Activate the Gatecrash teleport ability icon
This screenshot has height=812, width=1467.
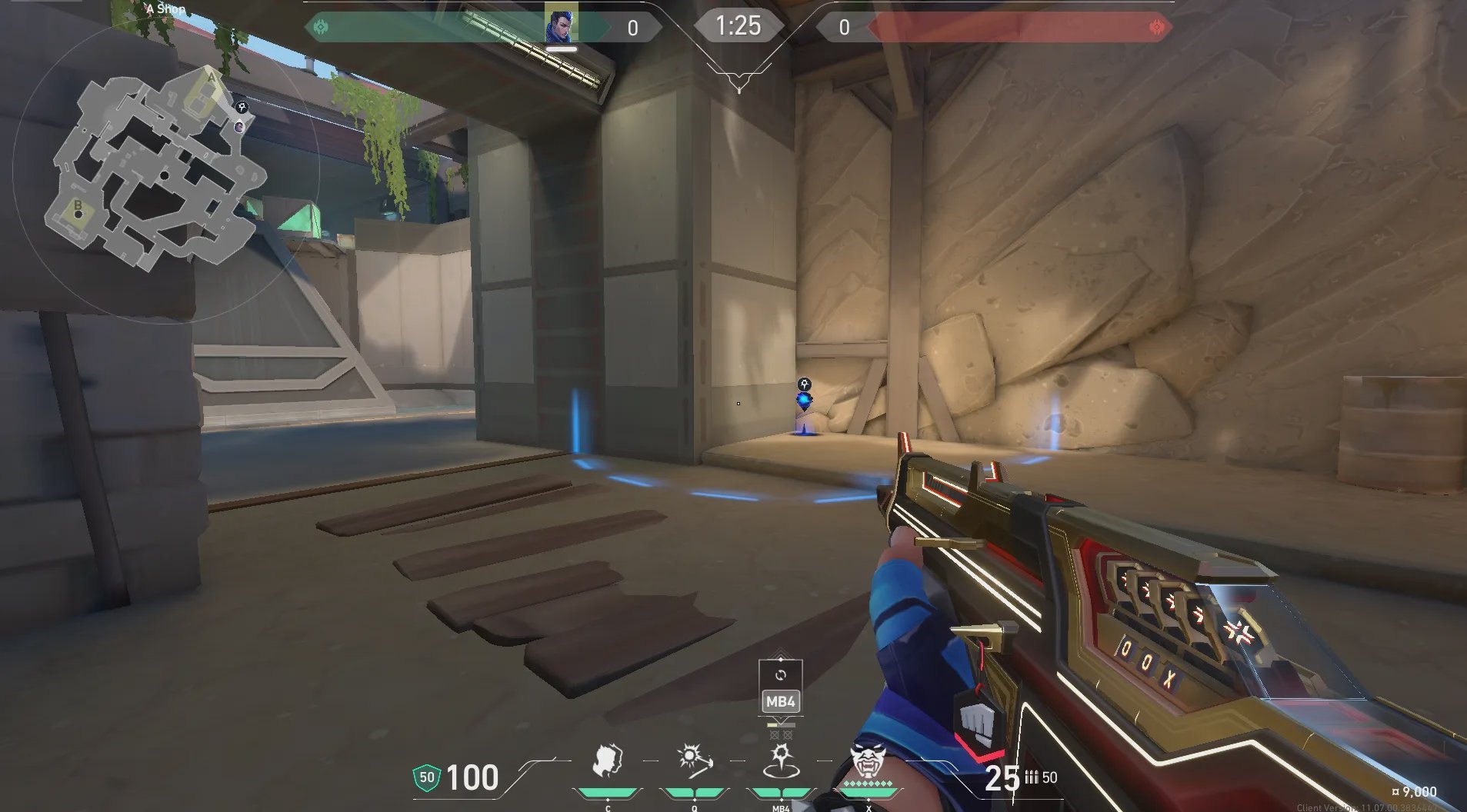click(781, 761)
